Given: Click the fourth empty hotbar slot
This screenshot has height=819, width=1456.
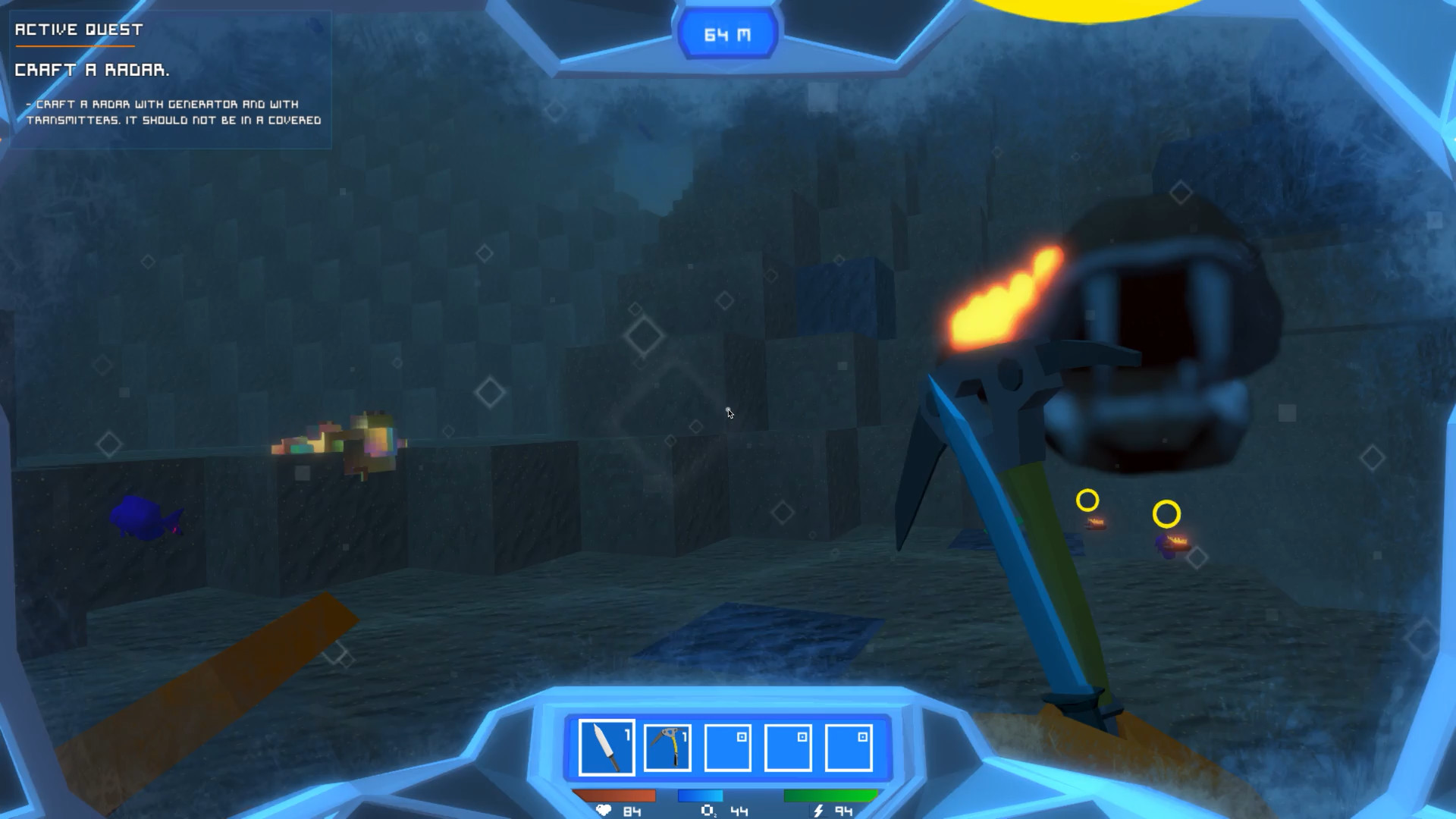Looking at the screenshot, I should (787, 747).
